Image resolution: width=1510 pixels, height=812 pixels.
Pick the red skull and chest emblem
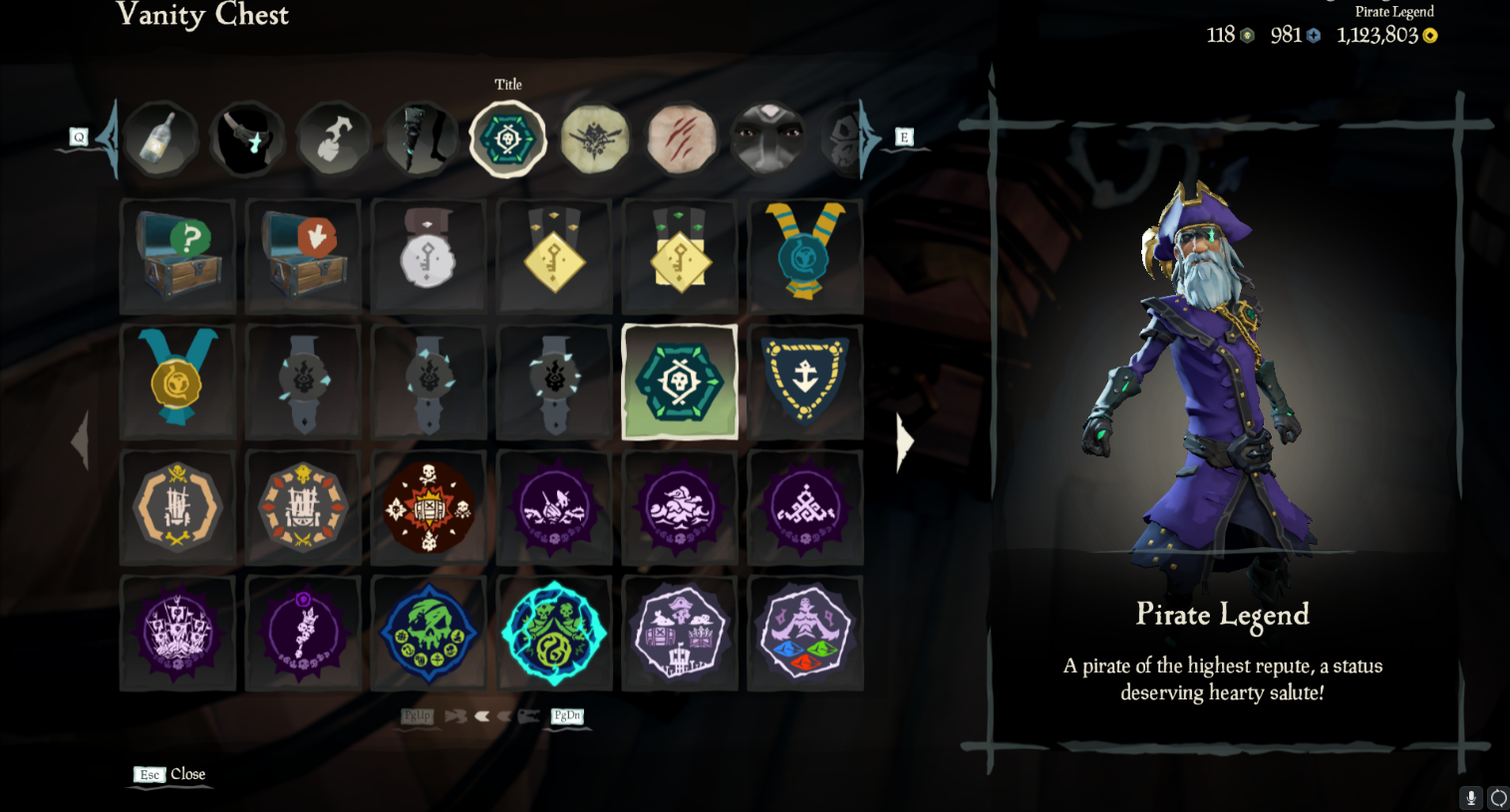(429, 507)
